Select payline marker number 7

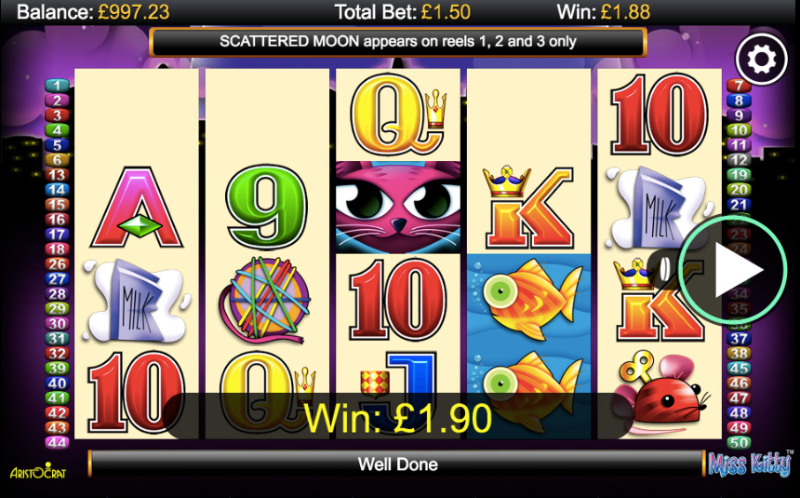(741, 85)
